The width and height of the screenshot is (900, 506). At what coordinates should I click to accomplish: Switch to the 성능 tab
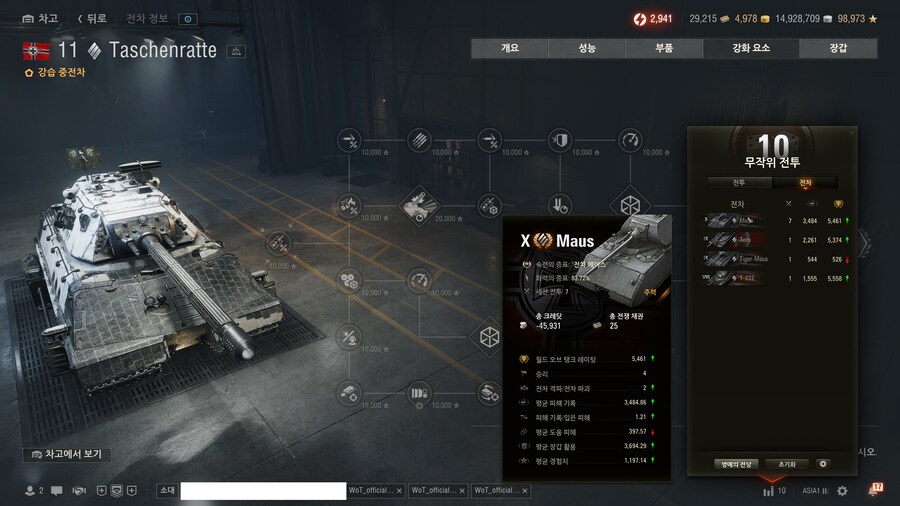point(587,48)
